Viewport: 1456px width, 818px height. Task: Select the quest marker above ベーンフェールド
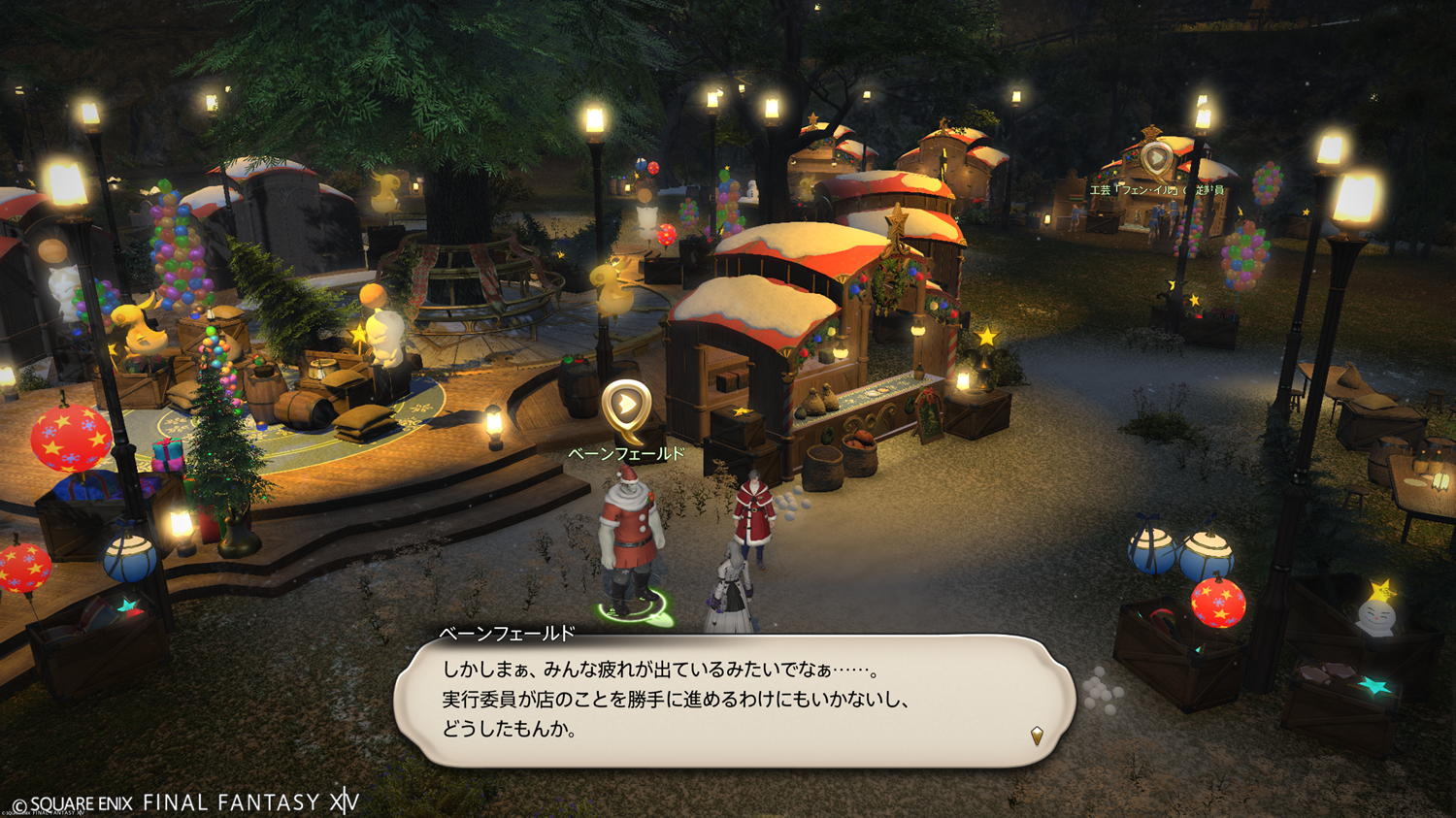pyautogui.click(x=626, y=407)
